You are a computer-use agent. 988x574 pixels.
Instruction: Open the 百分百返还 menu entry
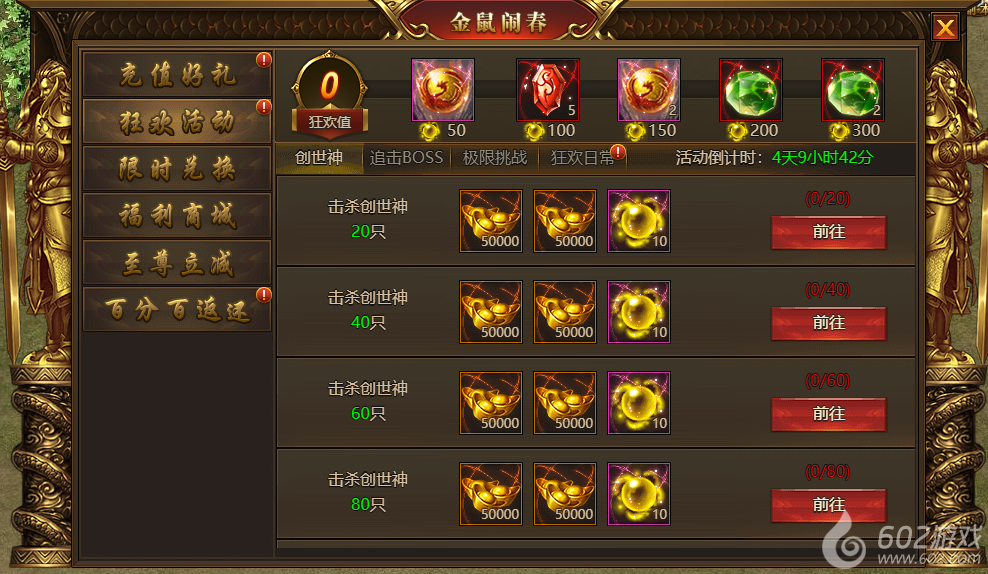coord(177,310)
